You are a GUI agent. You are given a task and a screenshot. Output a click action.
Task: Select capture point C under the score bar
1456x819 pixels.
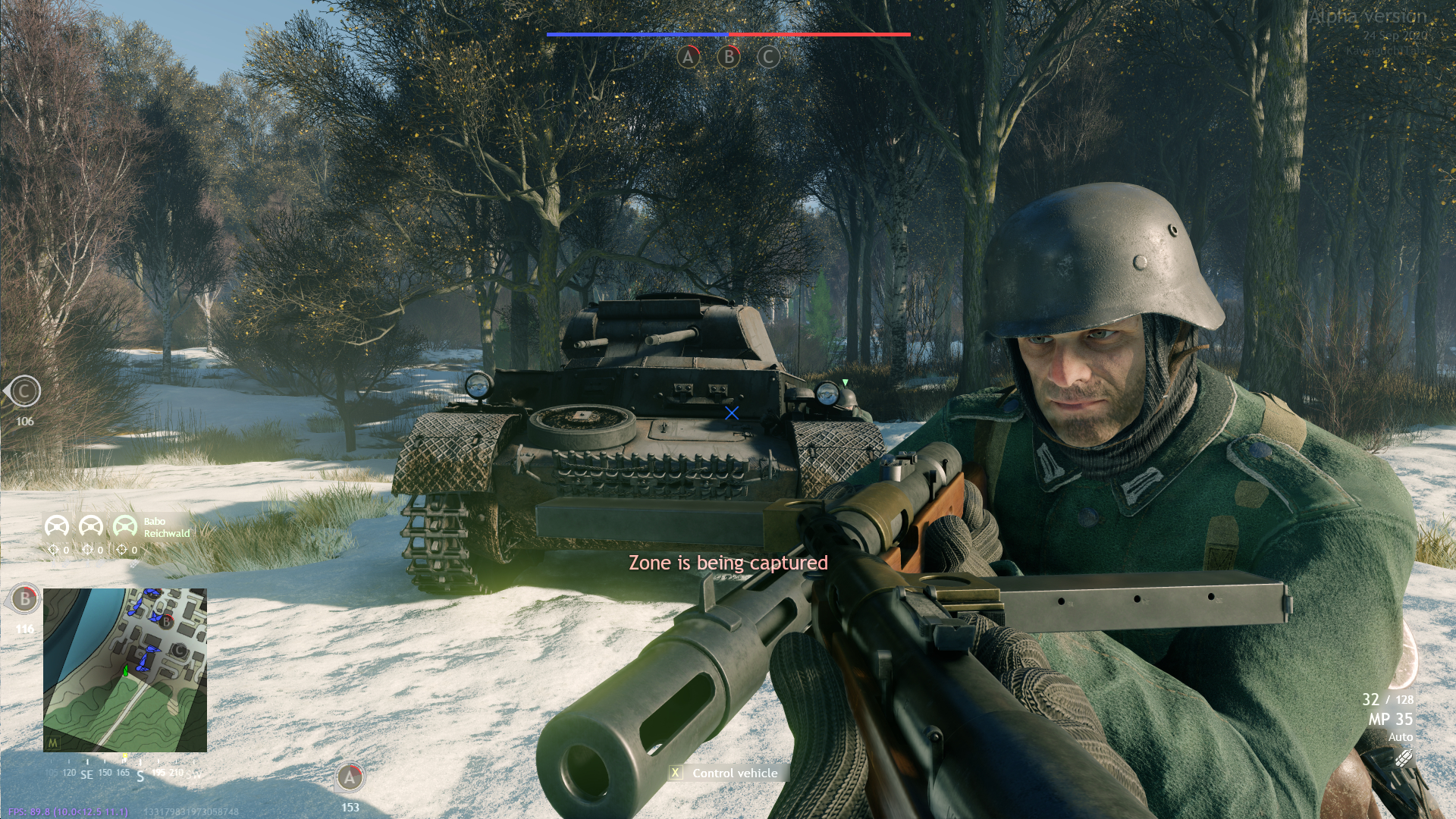pyautogui.click(x=768, y=57)
